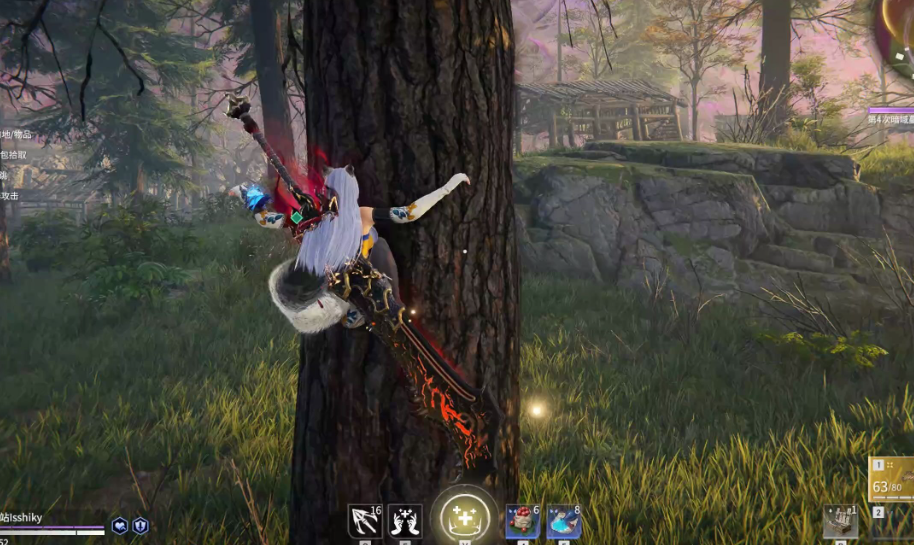Image resolution: width=914 pixels, height=545 pixels.
Task: Use the blue potion flask item
Action: 563,521
